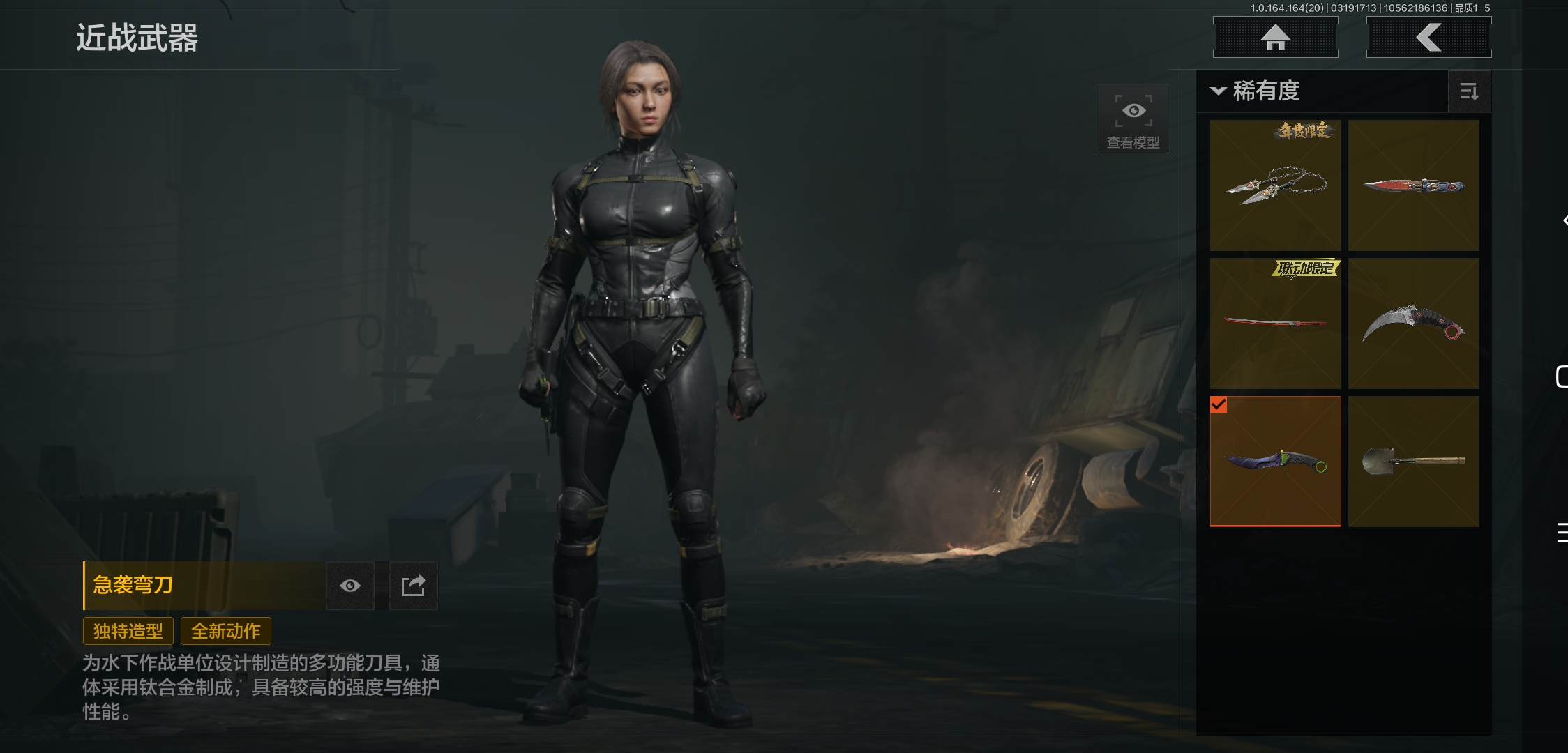1568x753 pixels.
Task: Go back using the arrow button
Action: pos(1428,38)
